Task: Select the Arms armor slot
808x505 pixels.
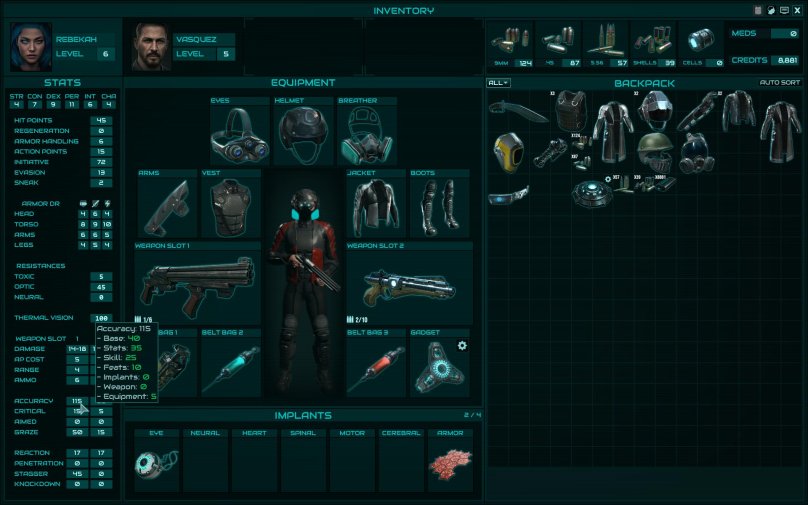Action: (x=167, y=207)
